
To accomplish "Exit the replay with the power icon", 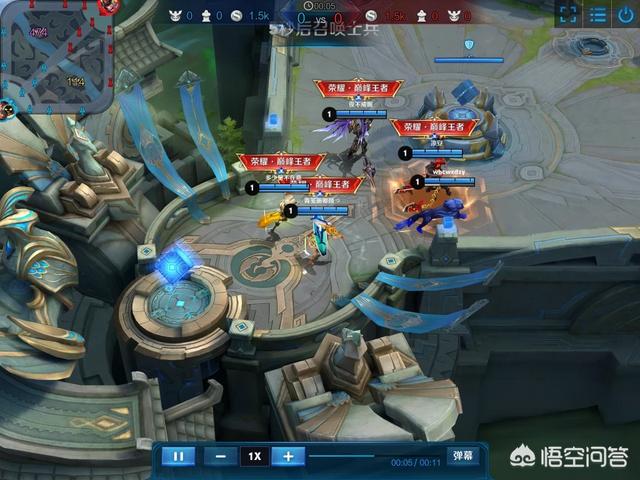I will point(626,14).
